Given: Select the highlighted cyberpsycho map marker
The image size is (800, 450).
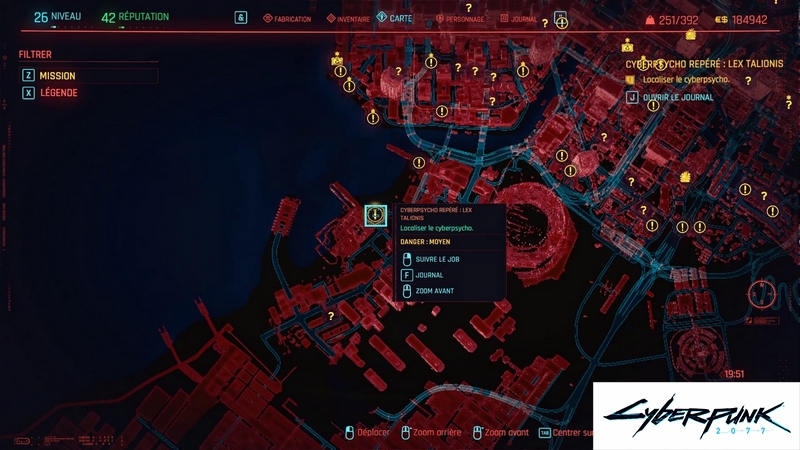Looking at the screenshot, I should (375, 214).
